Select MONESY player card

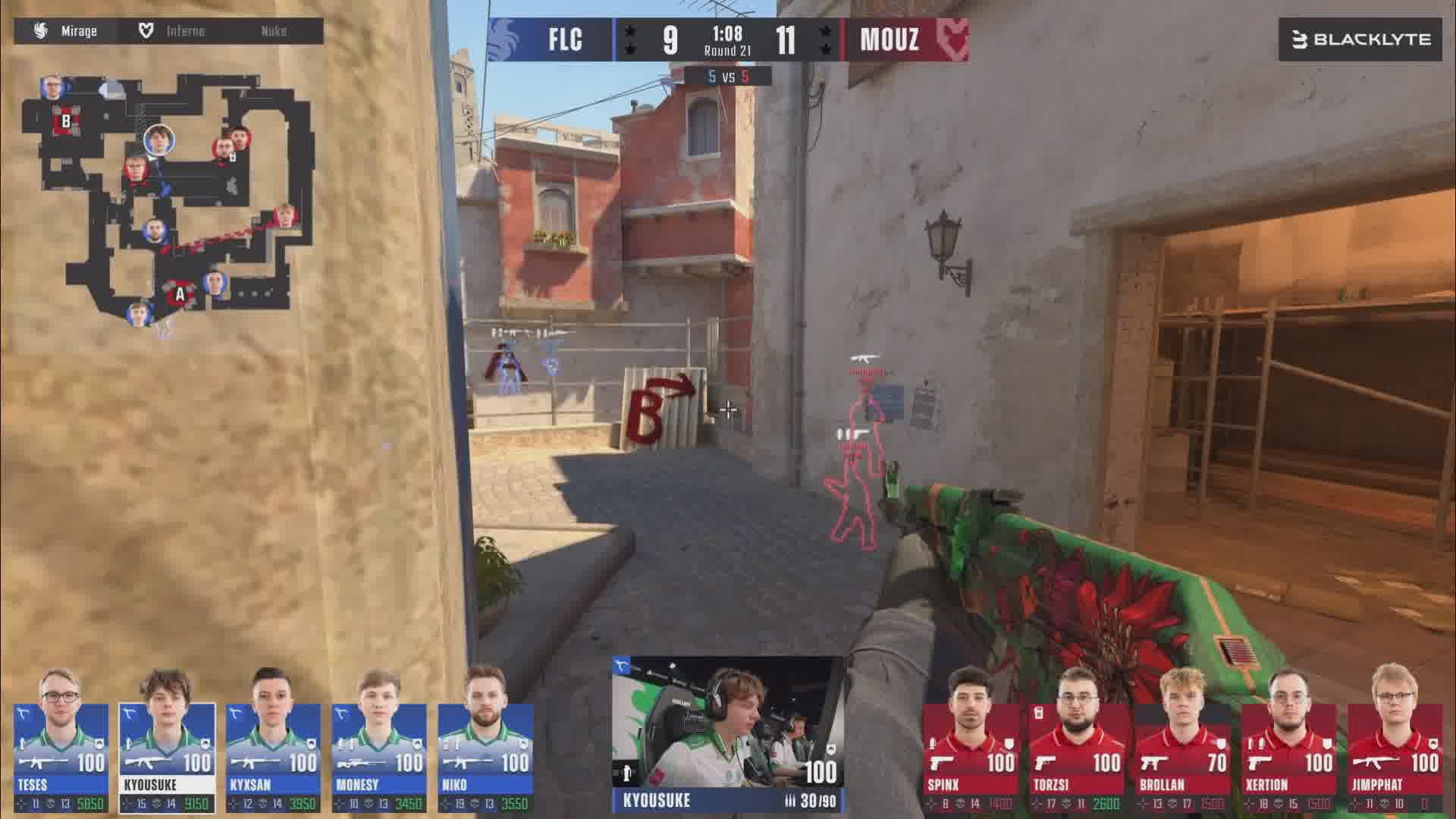tap(379, 756)
